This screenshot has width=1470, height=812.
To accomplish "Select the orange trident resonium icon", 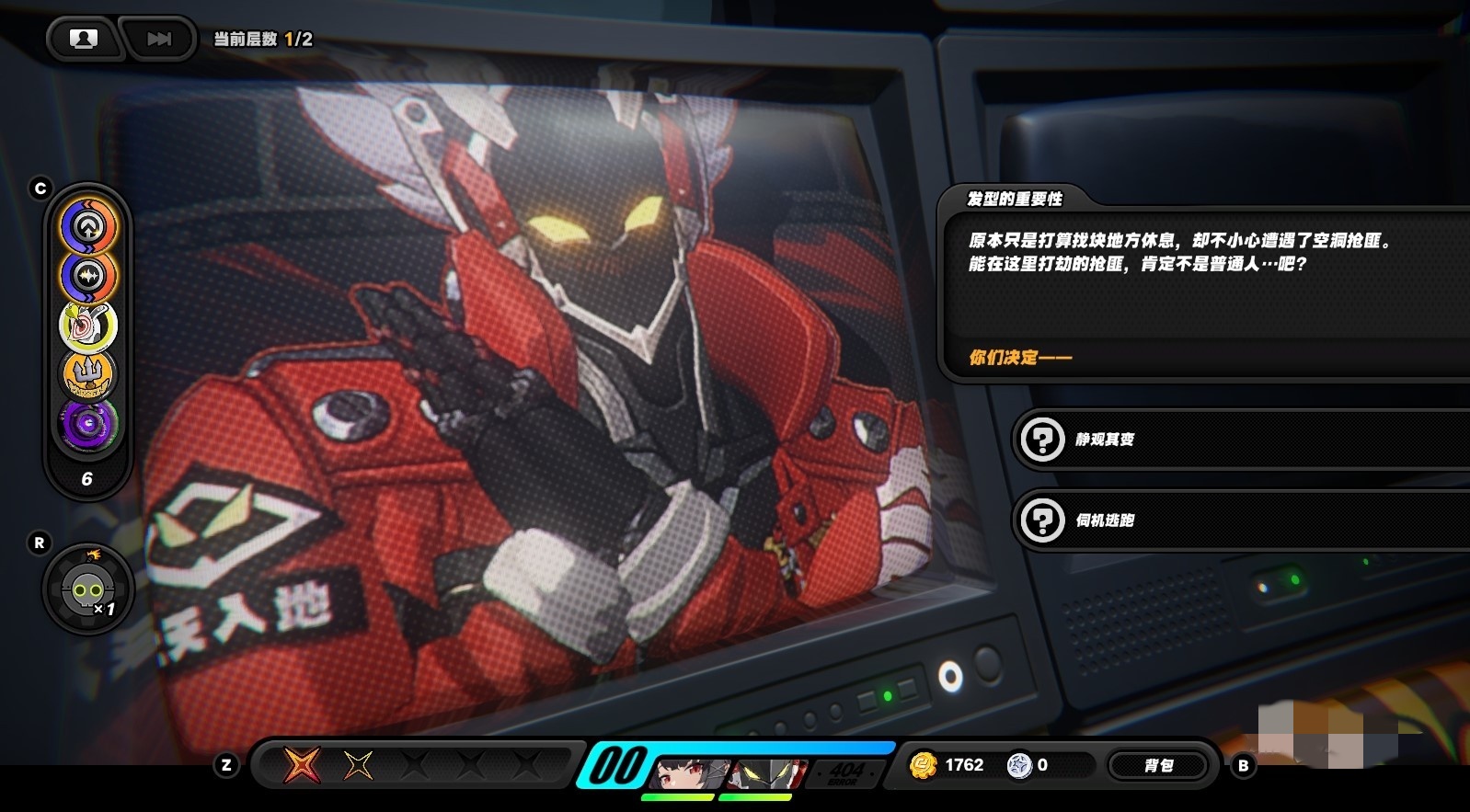I will 88,374.
